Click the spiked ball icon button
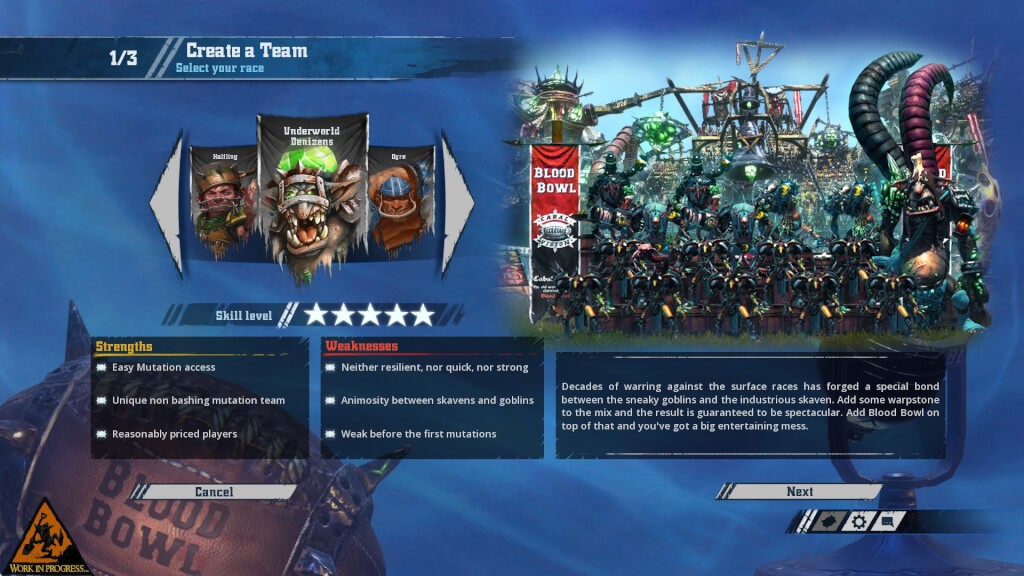 (x=827, y=521)
